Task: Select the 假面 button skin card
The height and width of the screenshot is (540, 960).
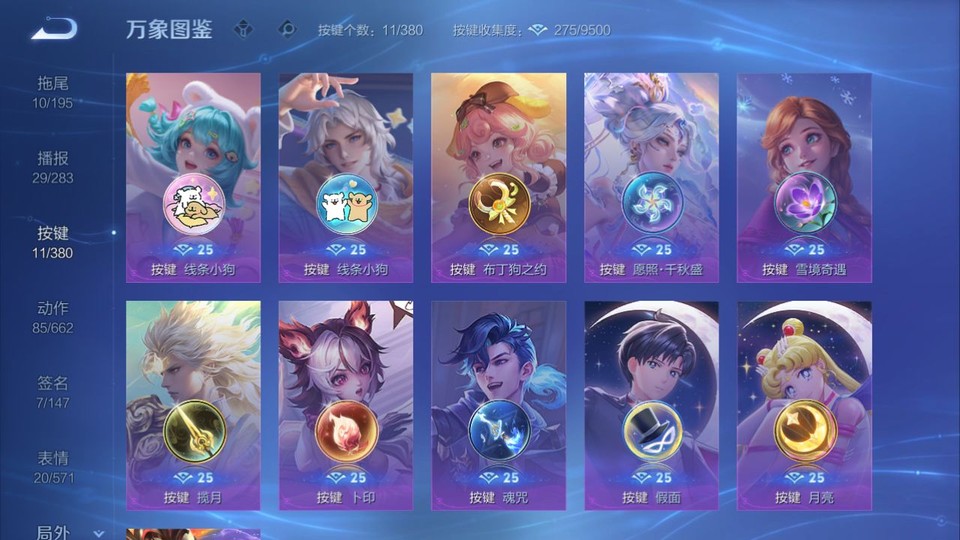Action: pos(651,405)
